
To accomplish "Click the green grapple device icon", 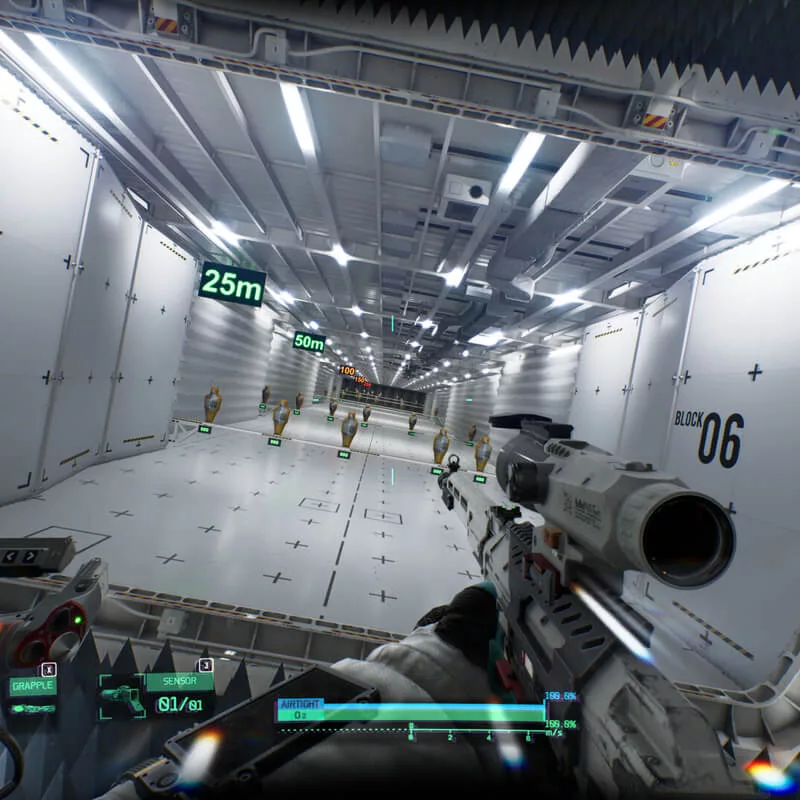I will tap(31, 708).
